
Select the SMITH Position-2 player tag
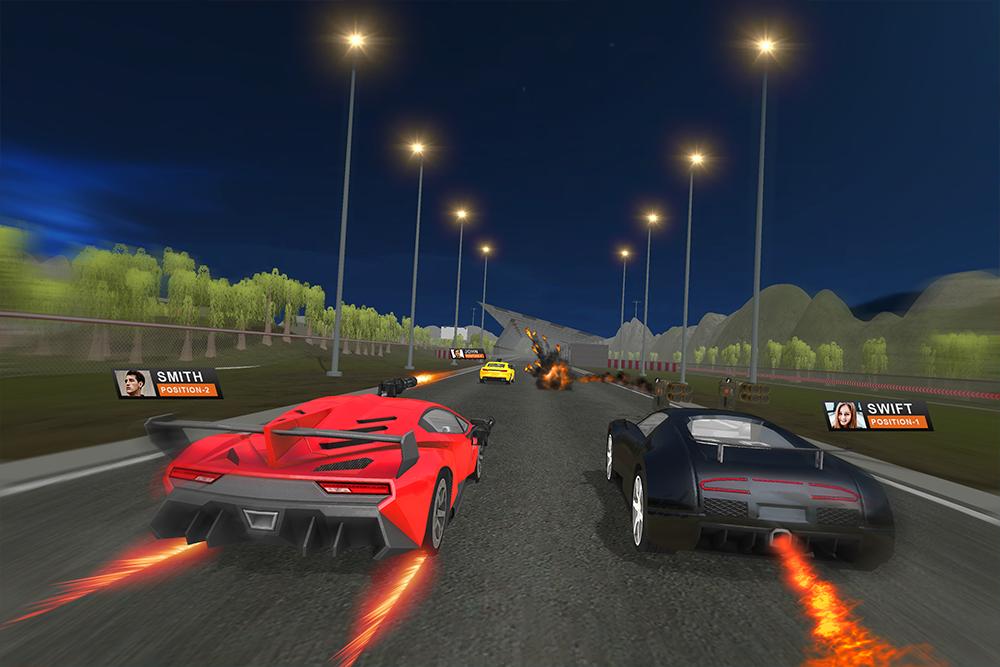click(x=167, y=383)
